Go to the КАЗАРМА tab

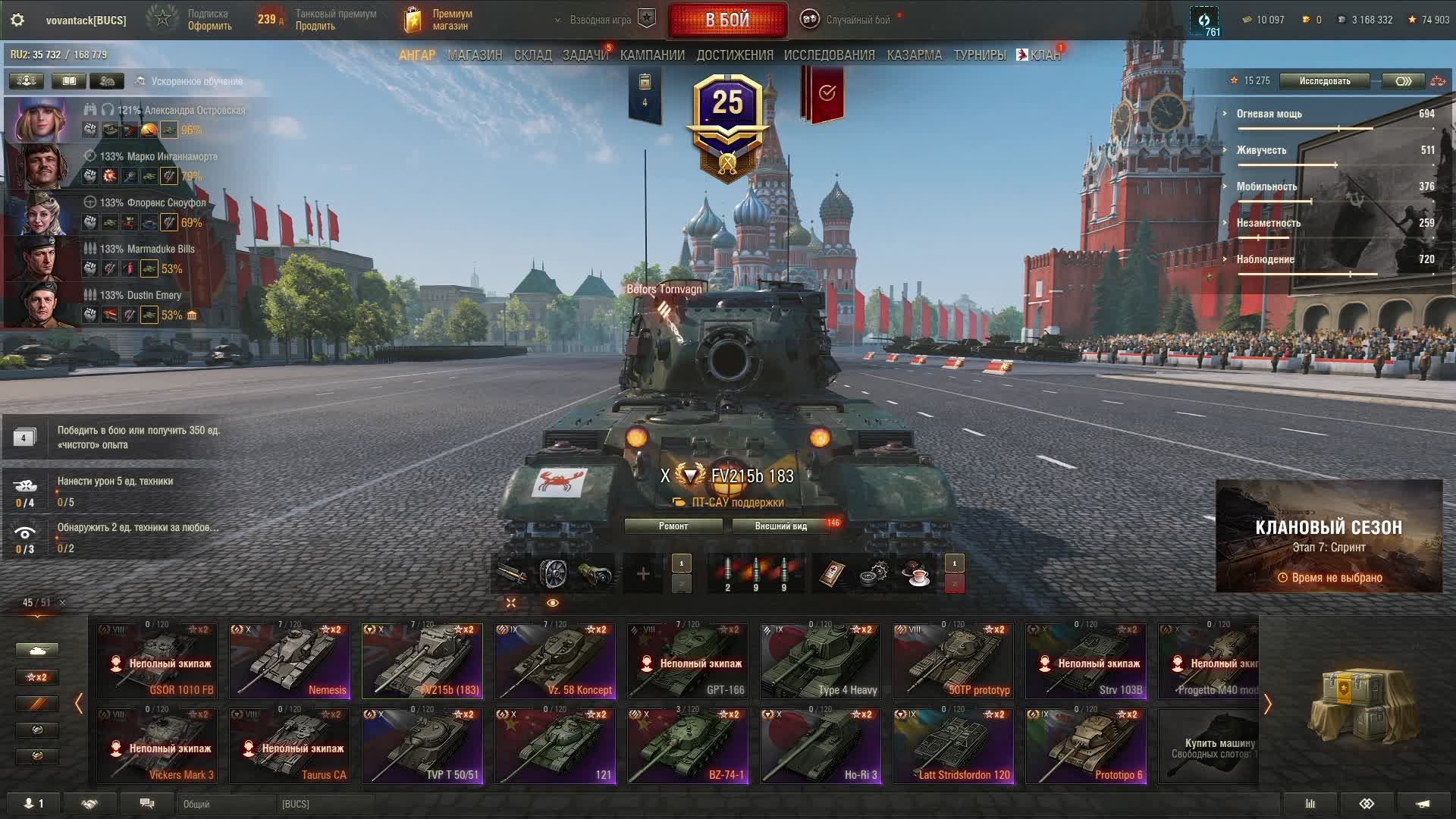click(914, 55)
